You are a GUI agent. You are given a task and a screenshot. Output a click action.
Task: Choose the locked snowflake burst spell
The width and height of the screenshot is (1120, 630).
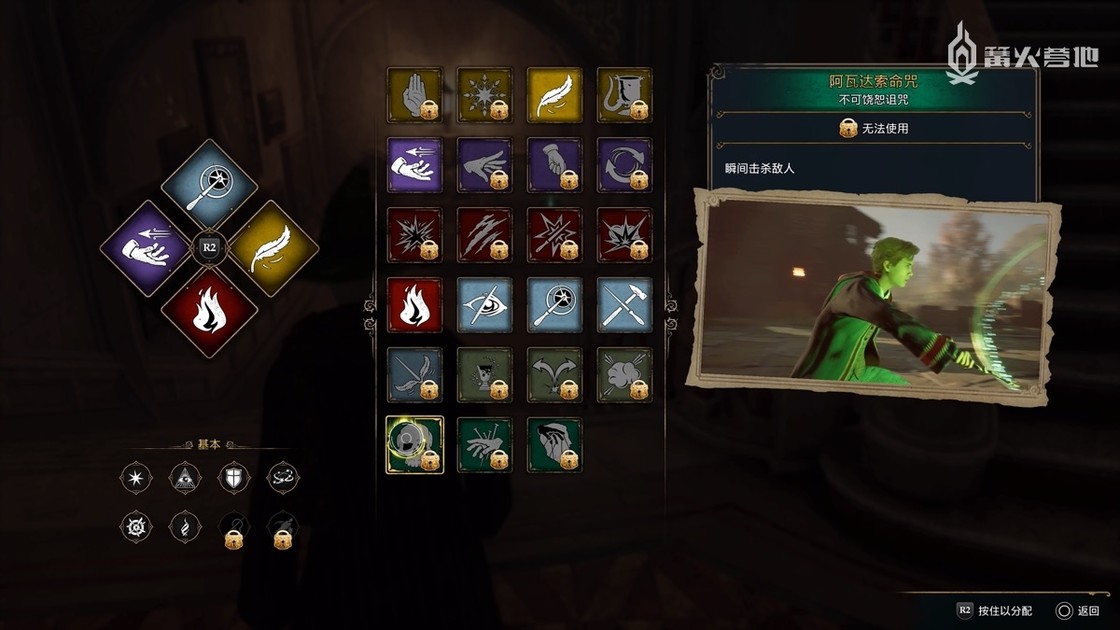pyautogui.click(x=484, y=95)
